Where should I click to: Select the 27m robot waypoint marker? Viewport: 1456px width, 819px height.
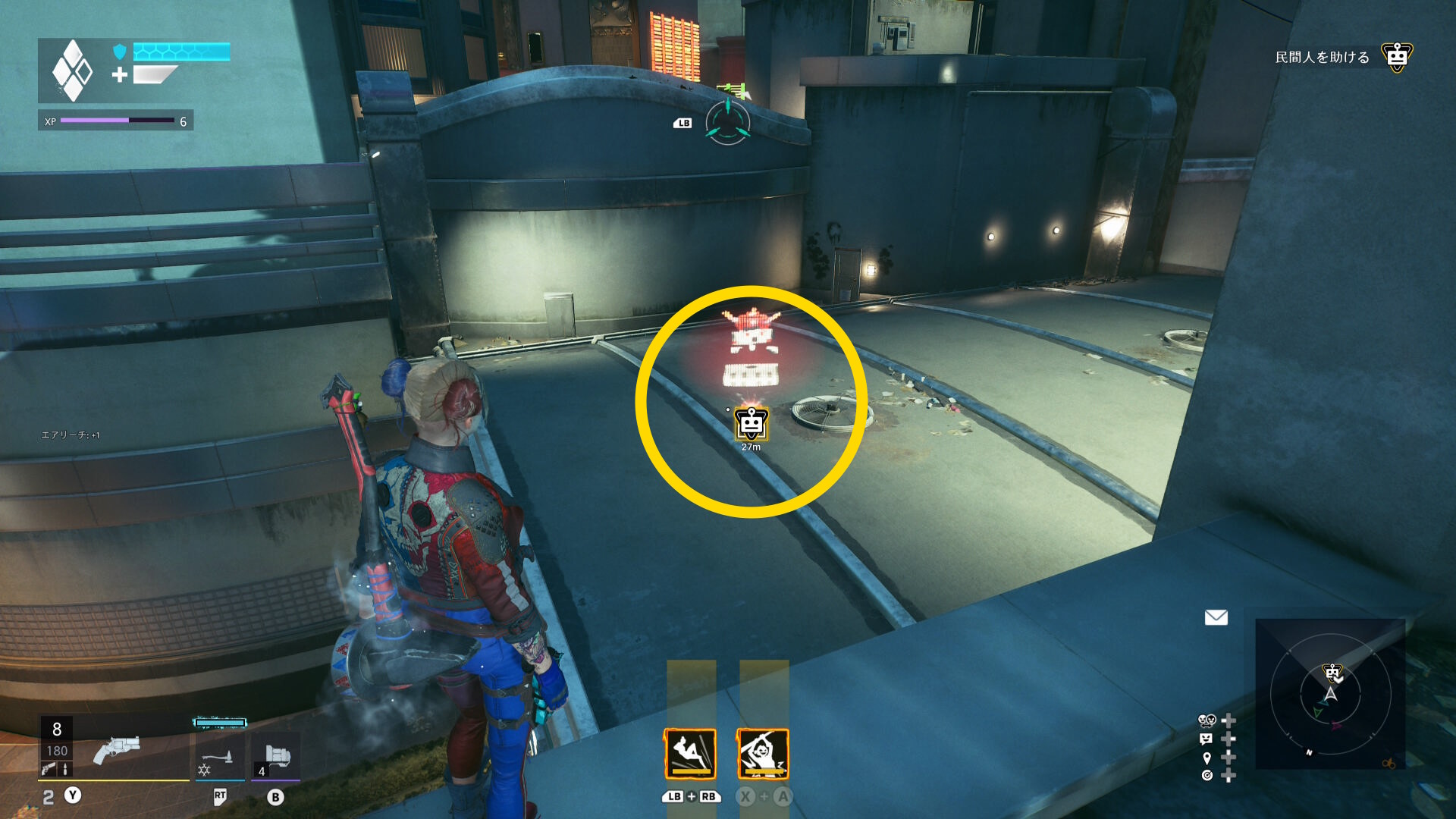tap(751, 424)
